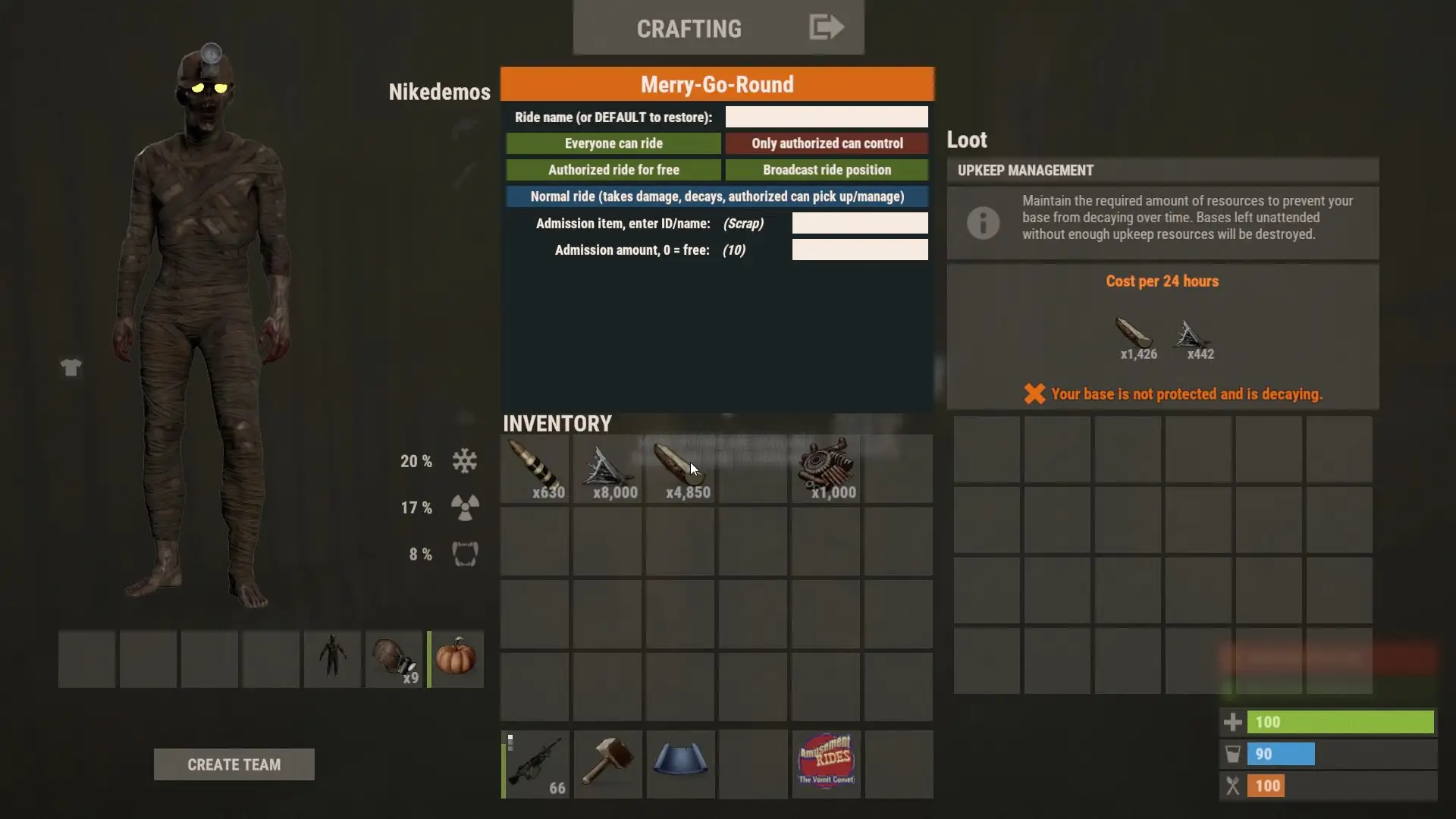Click the shirt icon beside the character
1456x819 pixels.
click(x=71, y=368)
